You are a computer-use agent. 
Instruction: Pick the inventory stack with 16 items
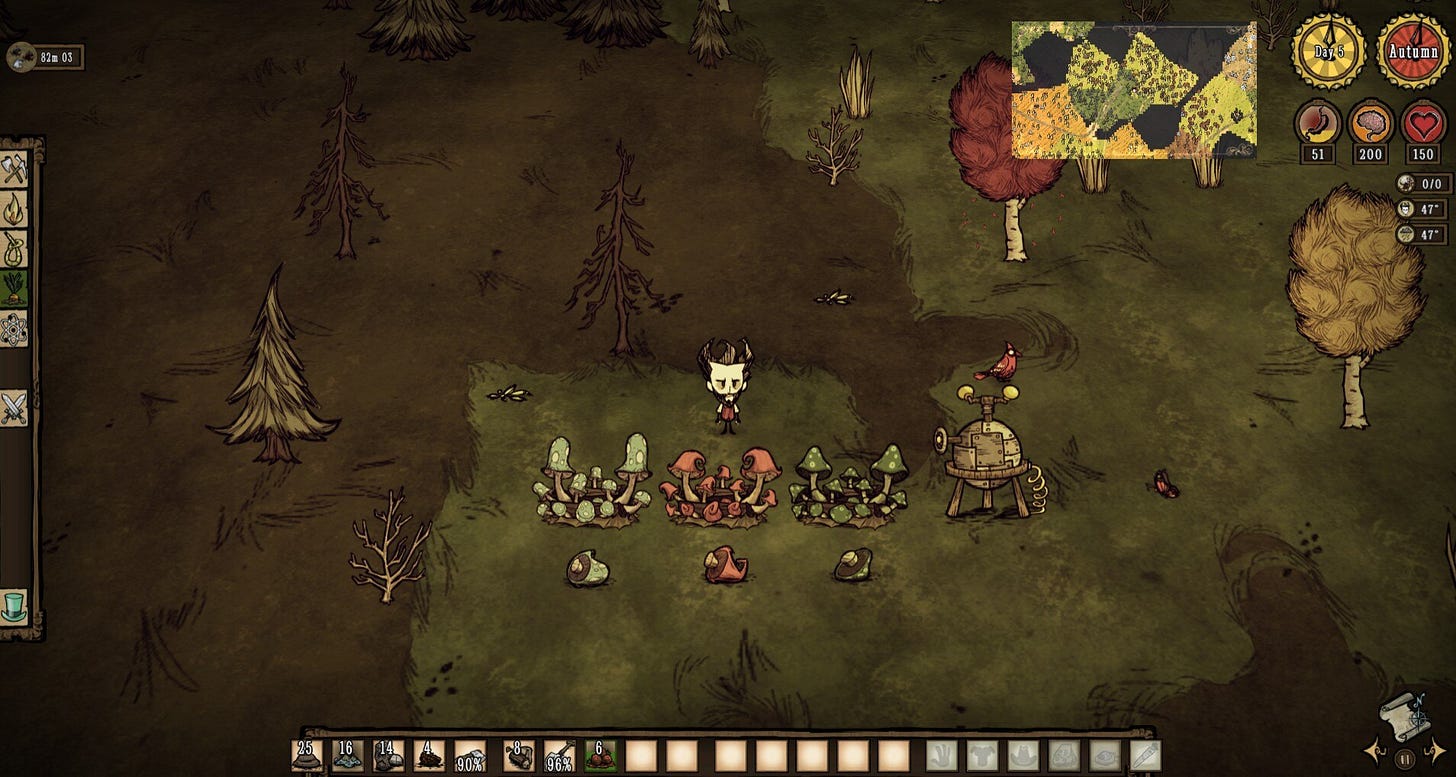[x=348, y=756]
